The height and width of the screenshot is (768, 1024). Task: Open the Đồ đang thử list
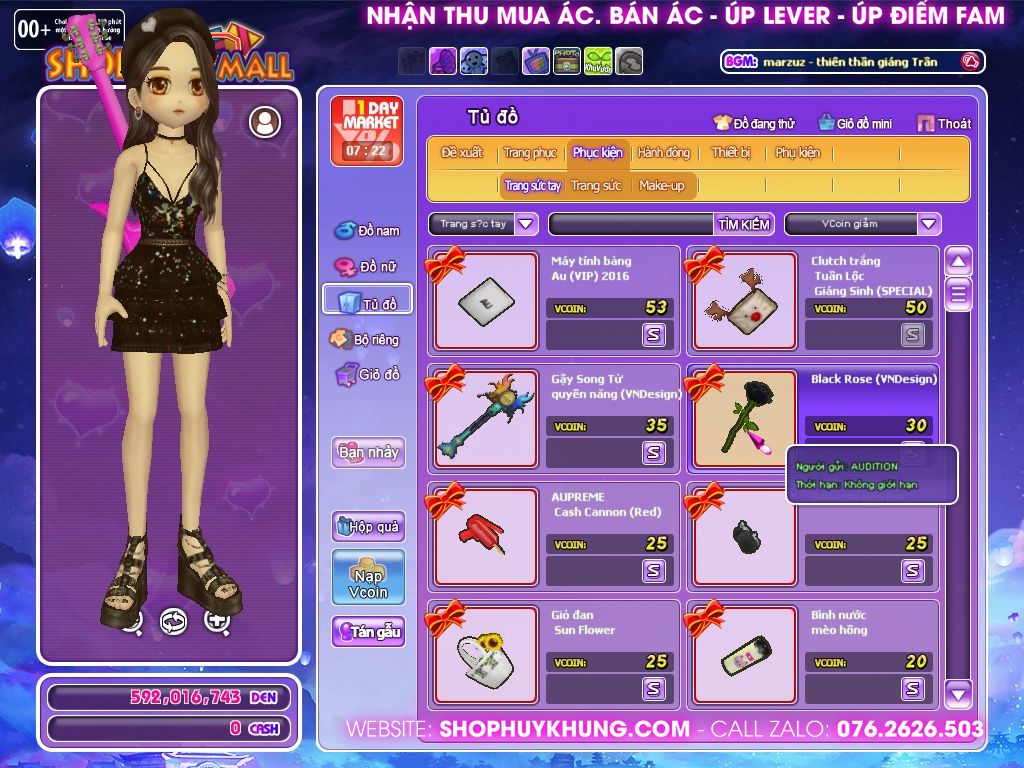tap(754, 123)
